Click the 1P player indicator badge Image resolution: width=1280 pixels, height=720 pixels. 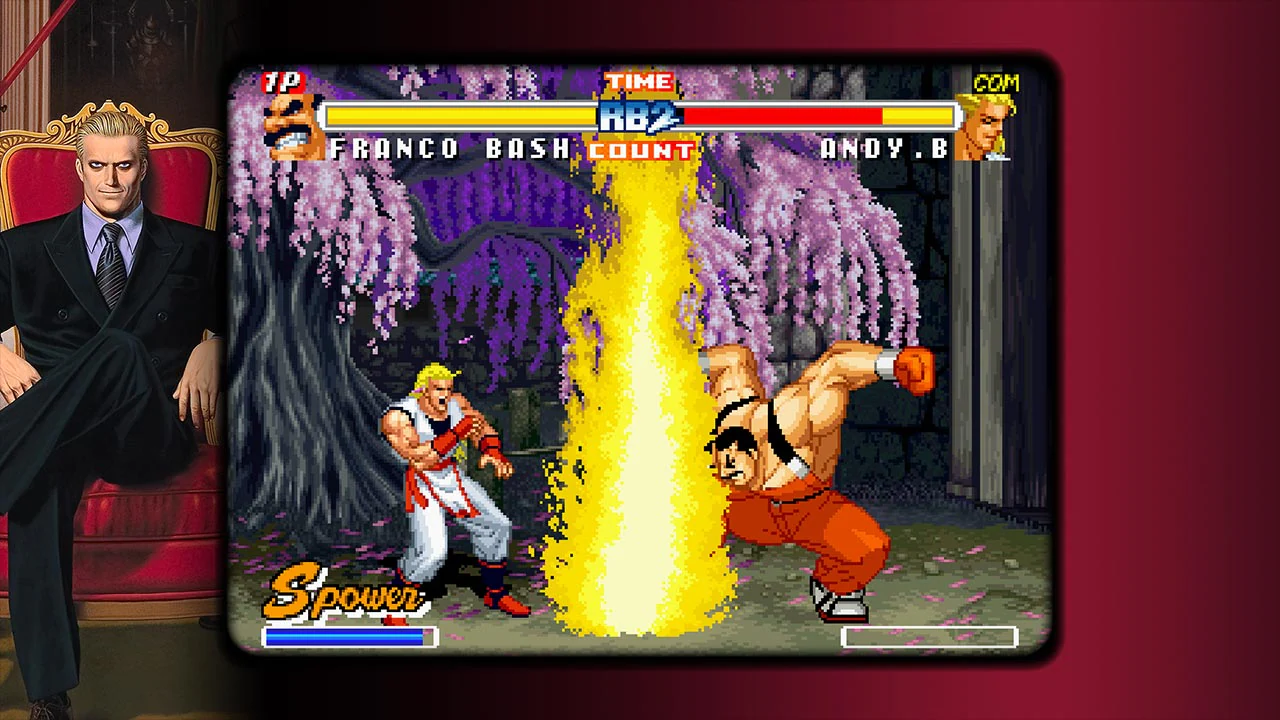(283, 84)
